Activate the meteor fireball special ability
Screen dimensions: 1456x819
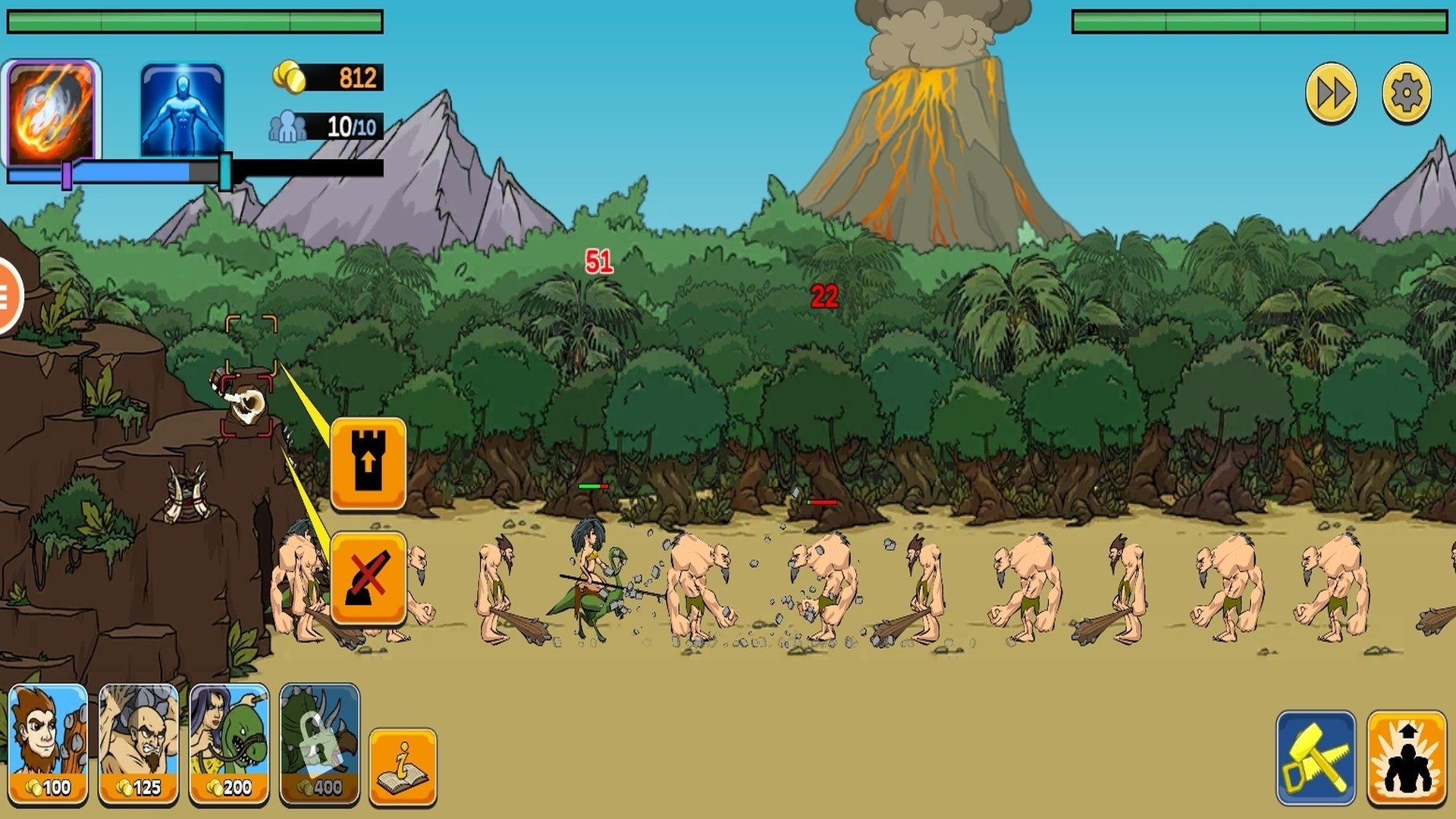tap(52, 111)
